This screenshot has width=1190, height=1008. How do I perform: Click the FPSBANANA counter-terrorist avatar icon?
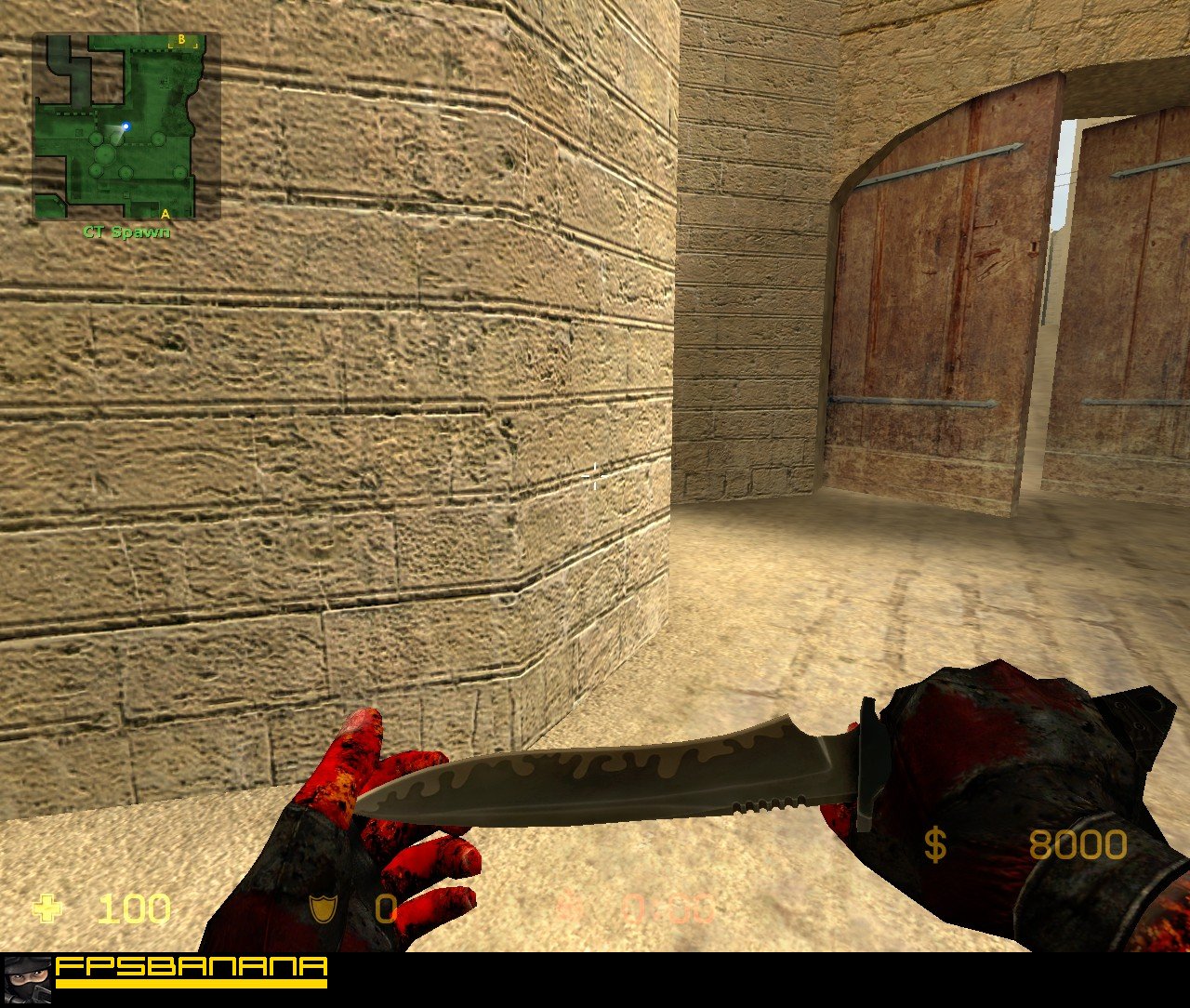click(x=28, y=981)
